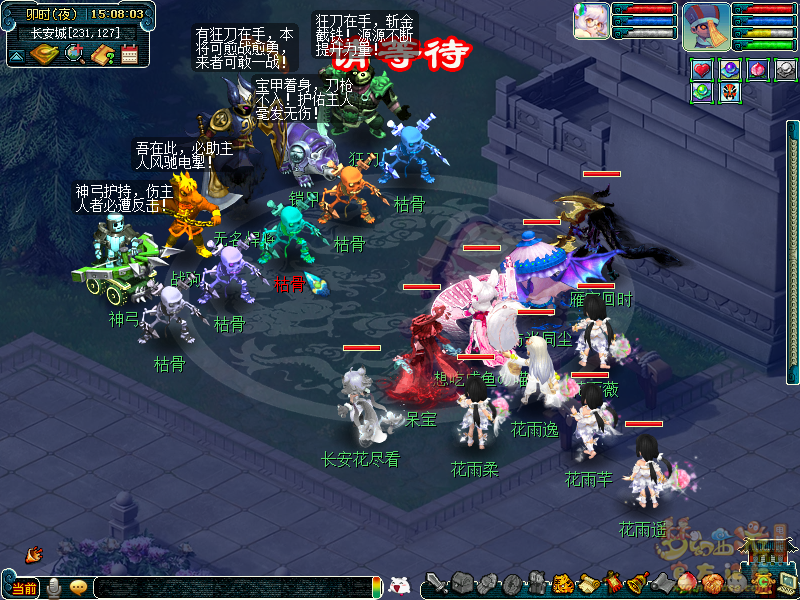Screen dimensions: 800x600
Task: Switch the chat channel button labeled 当前
Action: pos(24,588)
